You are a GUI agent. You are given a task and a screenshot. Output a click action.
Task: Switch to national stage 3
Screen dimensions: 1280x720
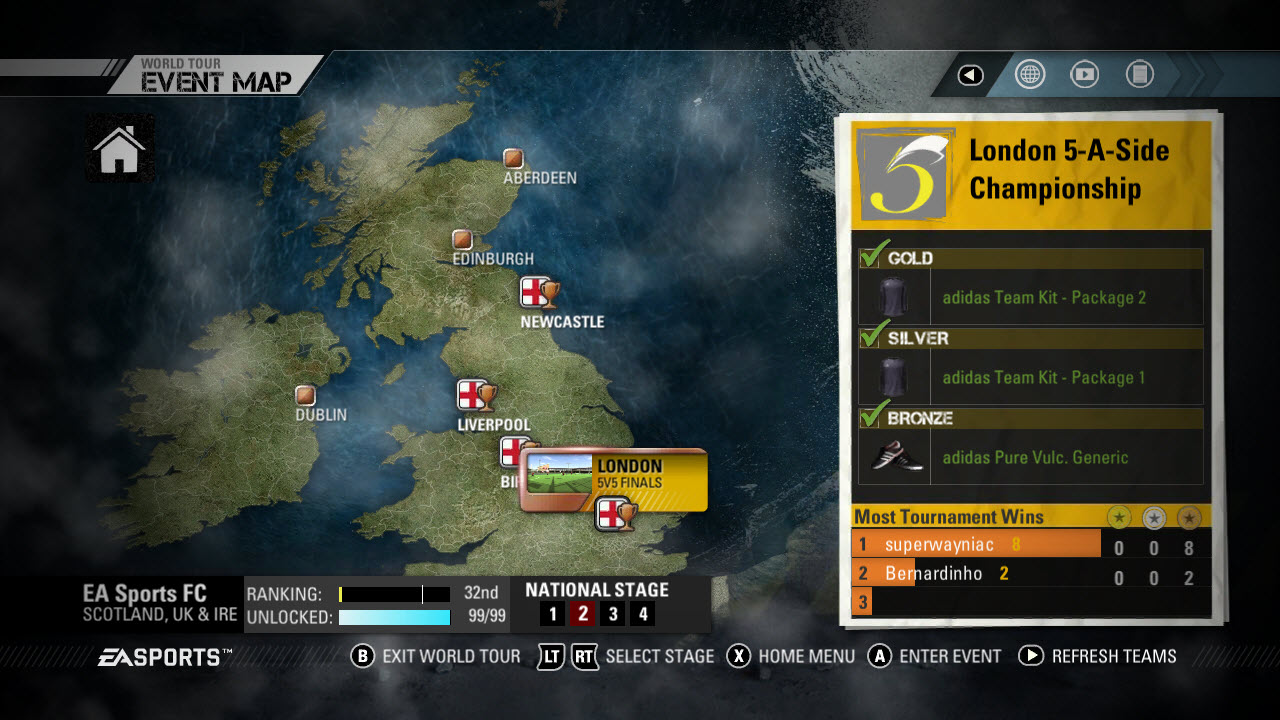[x=613, y=614]
